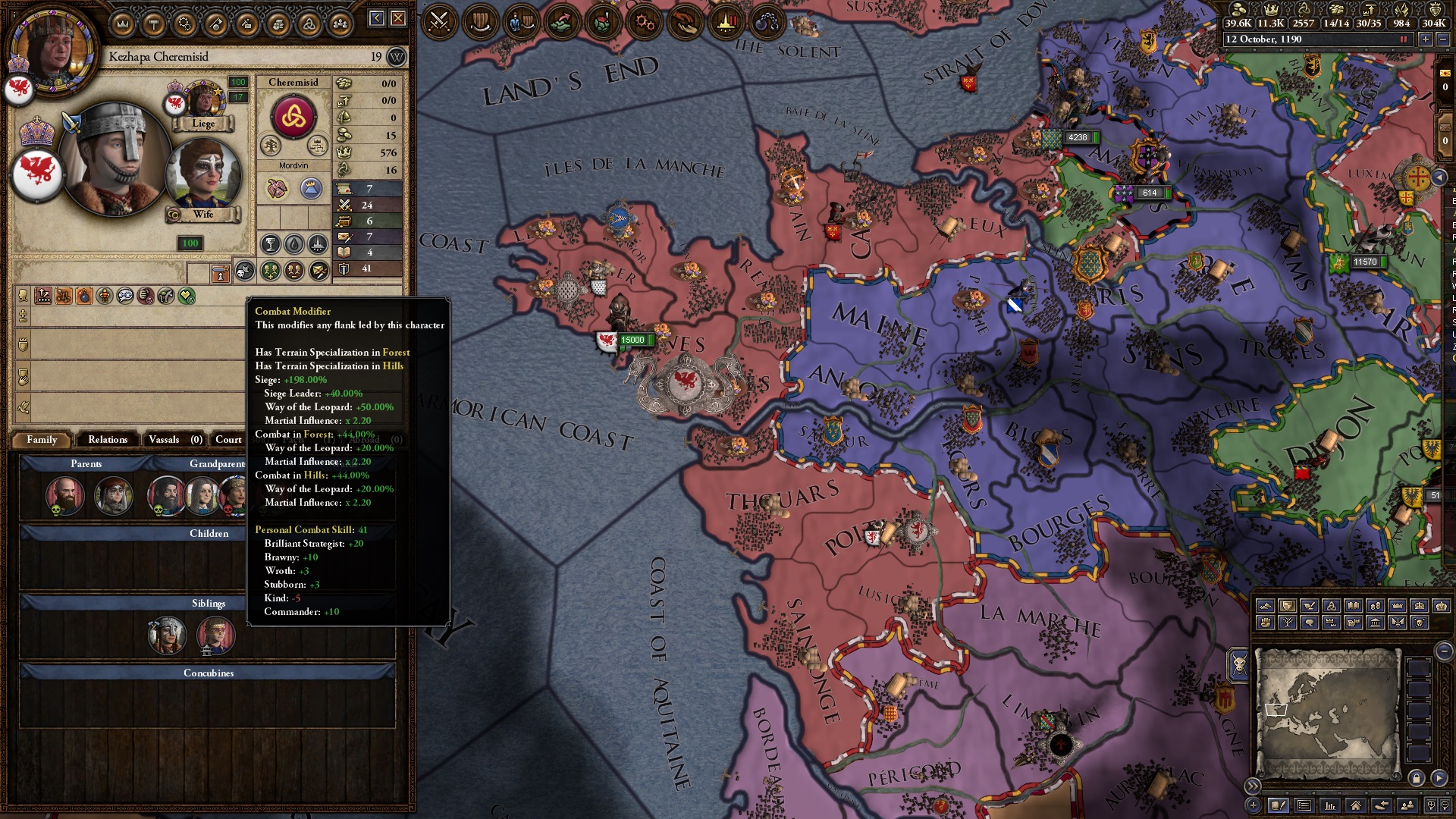Select the terrain map mode
1456x819 pixels.
1265,605
